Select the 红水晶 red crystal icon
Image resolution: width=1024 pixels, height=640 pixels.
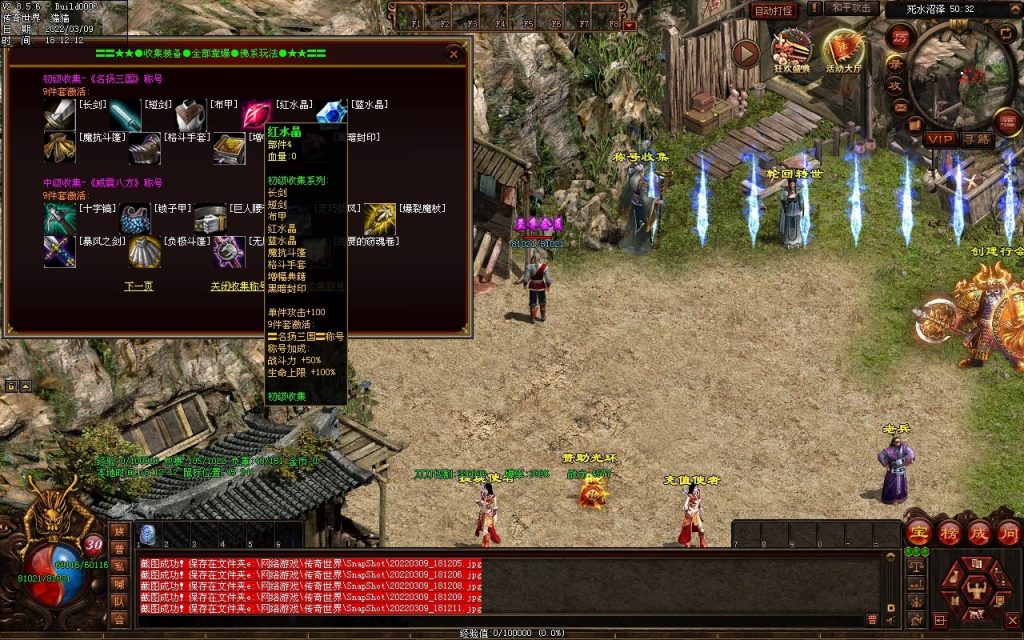(x=256, y=116)
